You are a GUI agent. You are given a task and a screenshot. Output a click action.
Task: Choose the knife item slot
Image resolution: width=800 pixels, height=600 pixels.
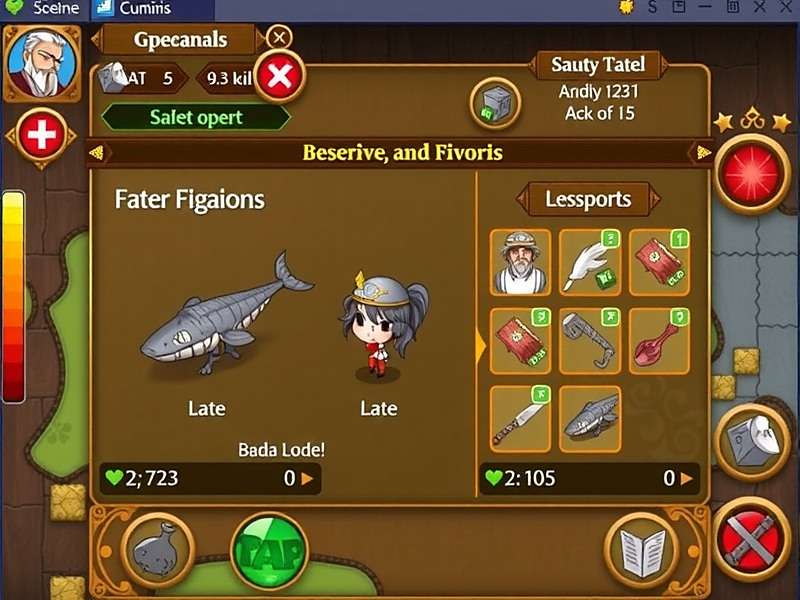(520, 418)
